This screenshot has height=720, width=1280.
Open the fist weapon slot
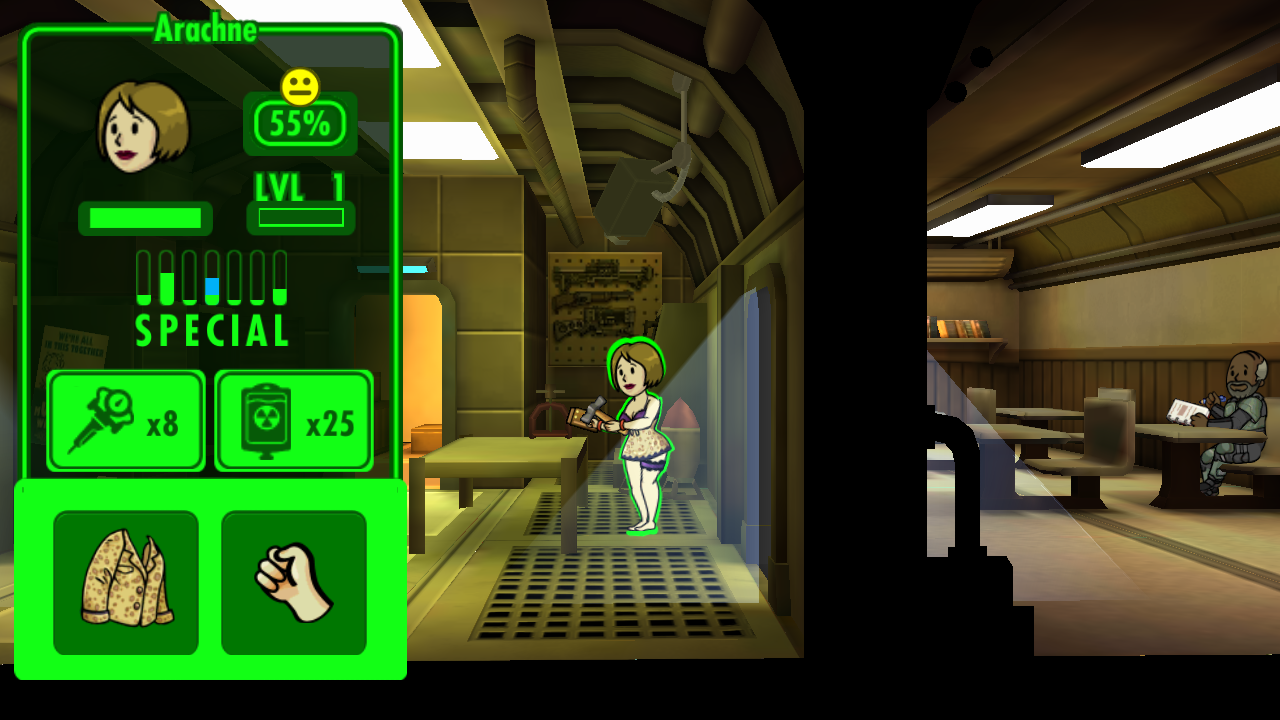click(294, 582)
